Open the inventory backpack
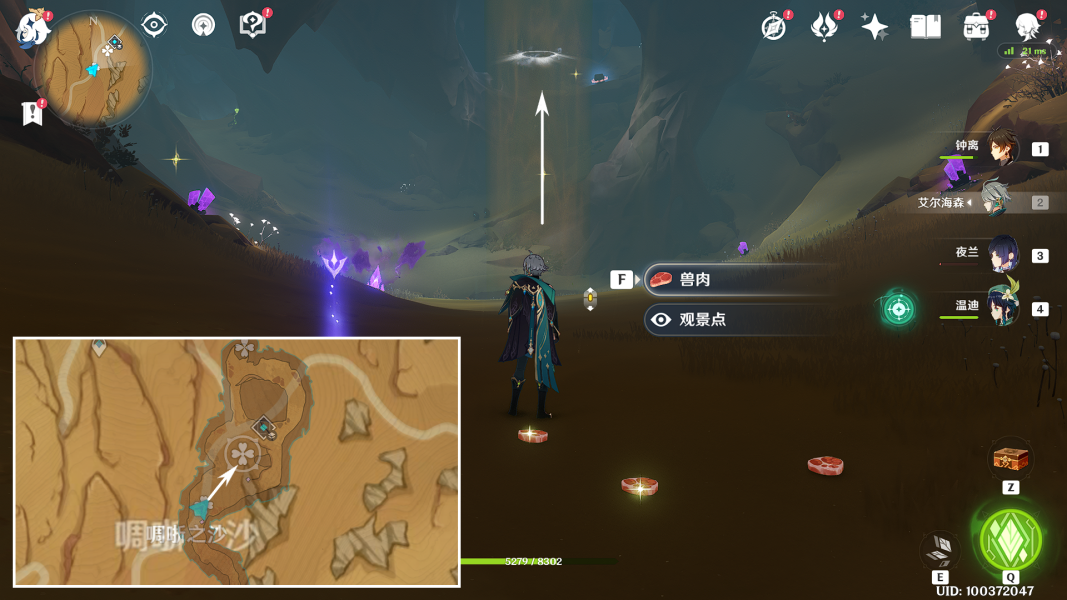Viewport: 1067px width, 600px height. pos(976,27)
